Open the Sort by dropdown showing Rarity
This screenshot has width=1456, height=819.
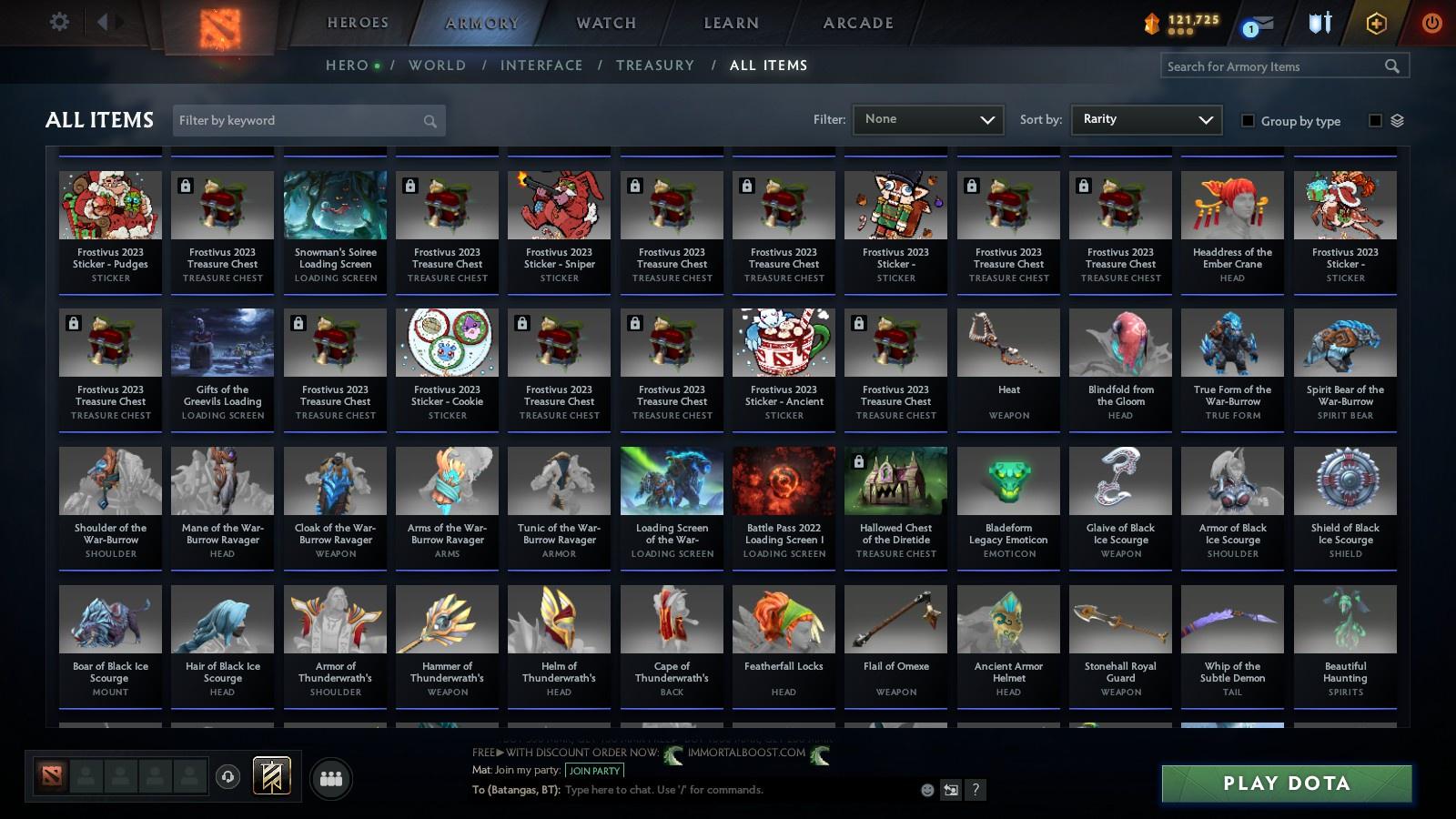(x=1145, y=119)
